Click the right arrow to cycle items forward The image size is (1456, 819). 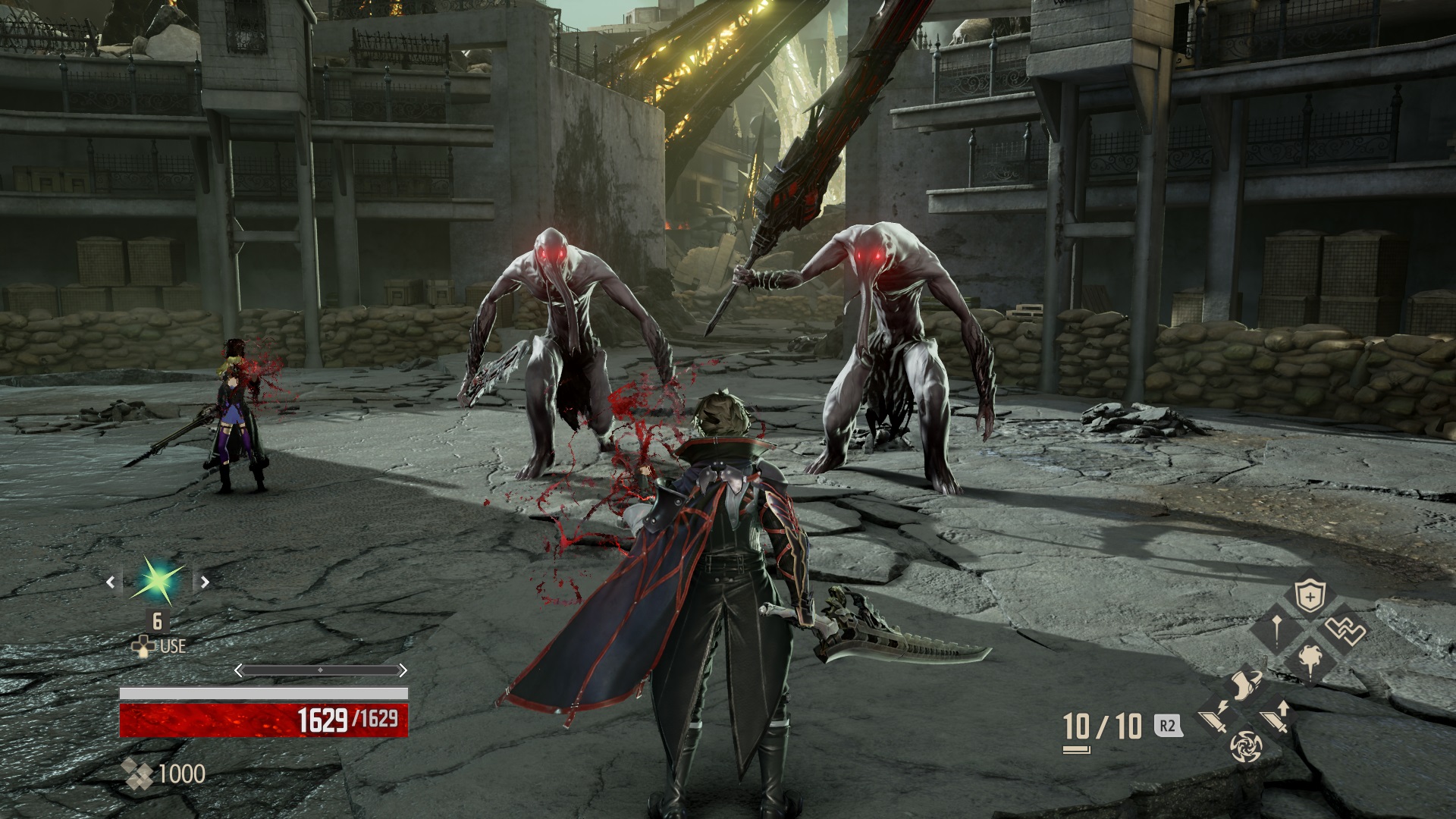204,582
